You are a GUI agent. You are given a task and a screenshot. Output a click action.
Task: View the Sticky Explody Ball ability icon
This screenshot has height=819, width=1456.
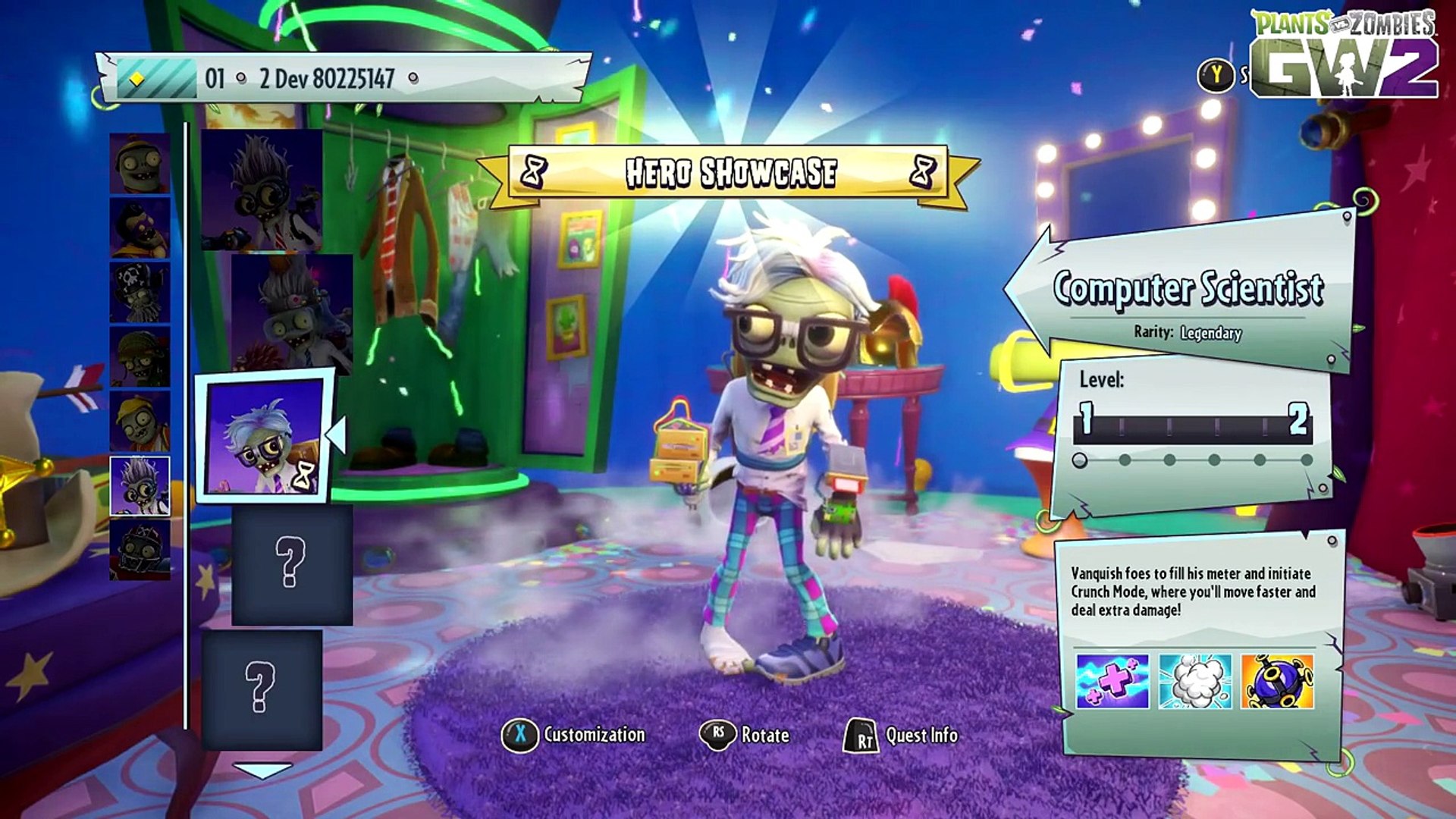click(1277, 682)
